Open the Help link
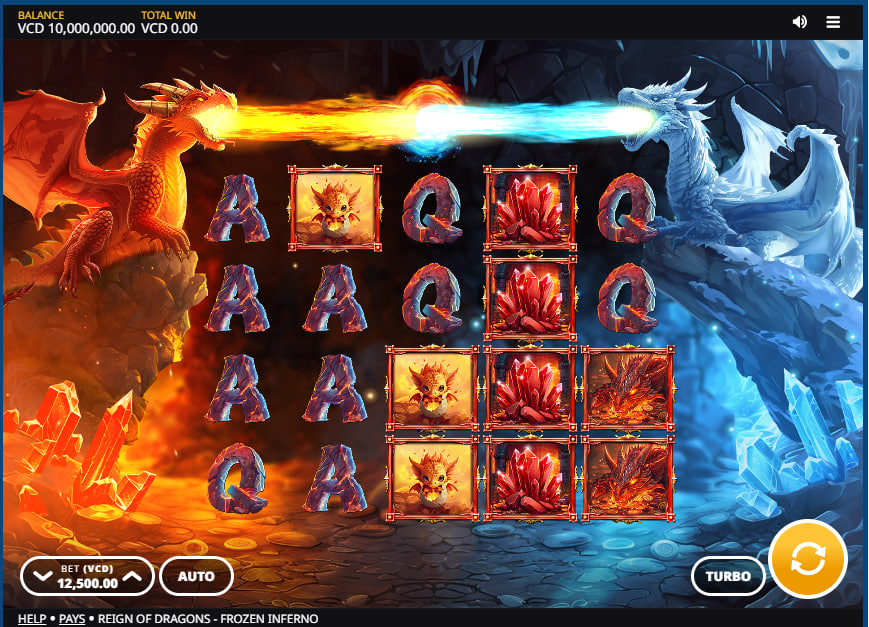 coord(32,619)
